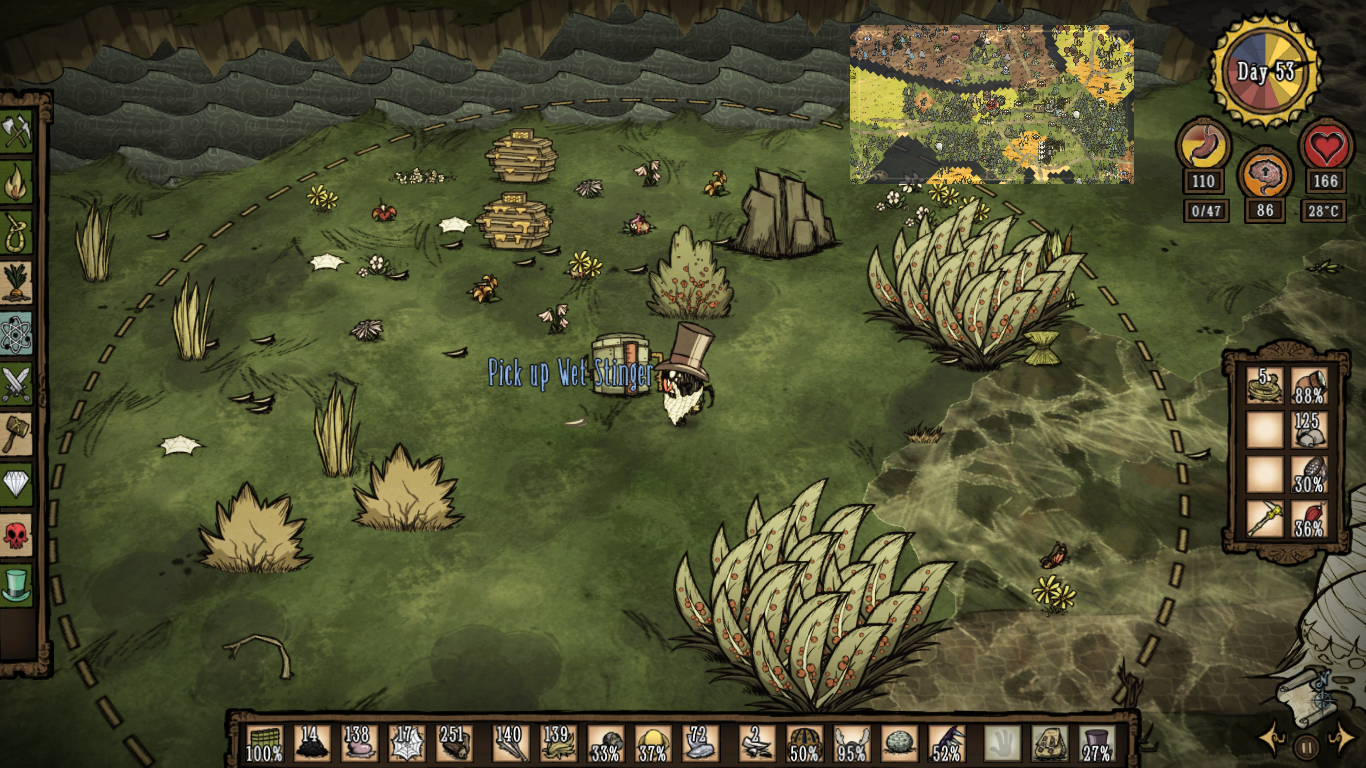Open the Fire crafting tab

(17, 182)
